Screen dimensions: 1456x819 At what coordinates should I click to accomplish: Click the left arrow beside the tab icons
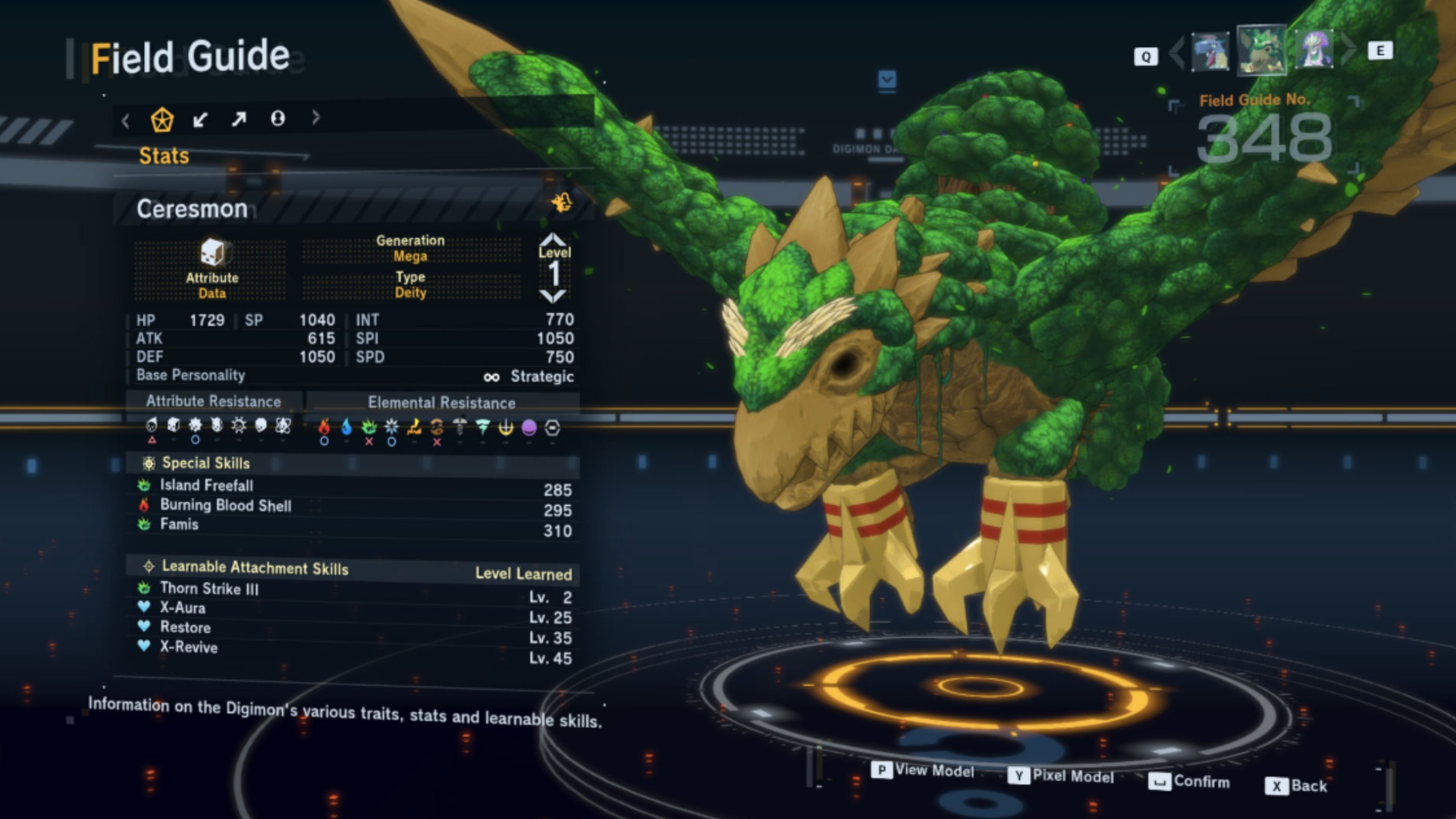coord(126,120)
